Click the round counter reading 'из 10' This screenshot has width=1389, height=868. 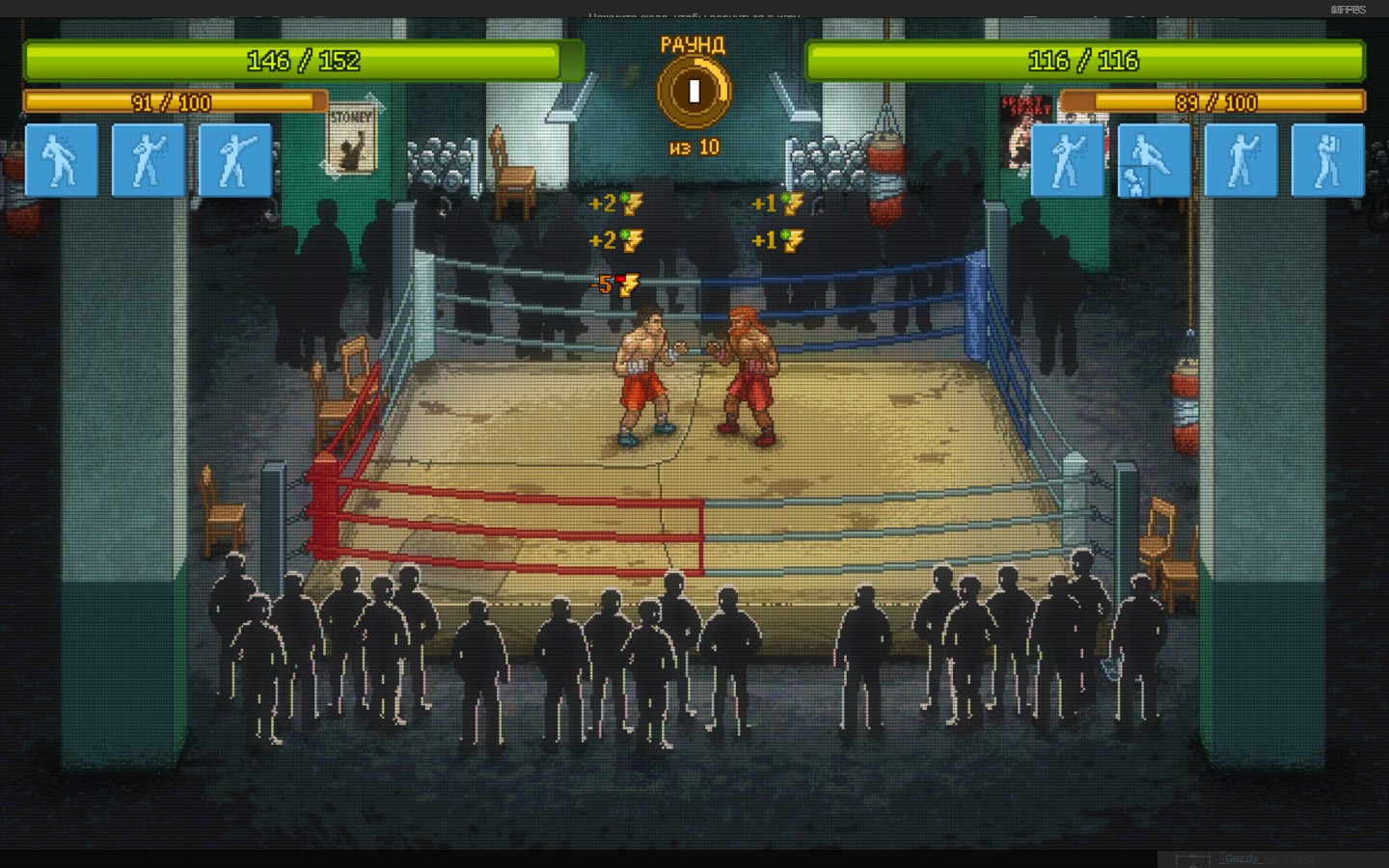click(695, 147)
